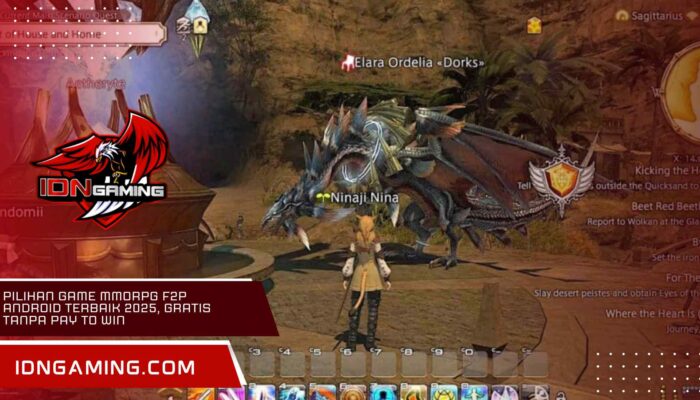Select the Kicking the quest tracker entry

point(667,172)
